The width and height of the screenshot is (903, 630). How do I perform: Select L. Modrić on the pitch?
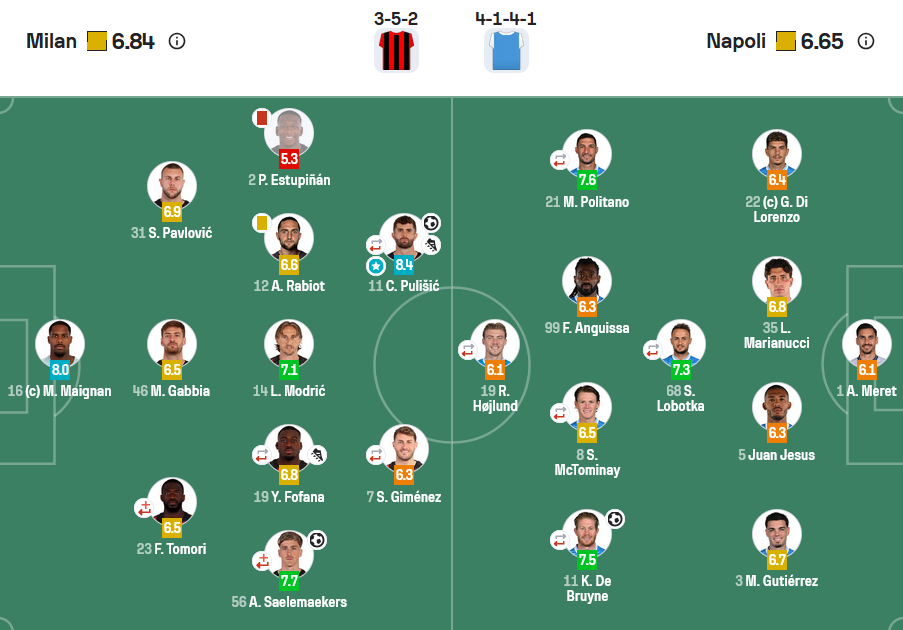pyautogui.click(x=289, y=344)
